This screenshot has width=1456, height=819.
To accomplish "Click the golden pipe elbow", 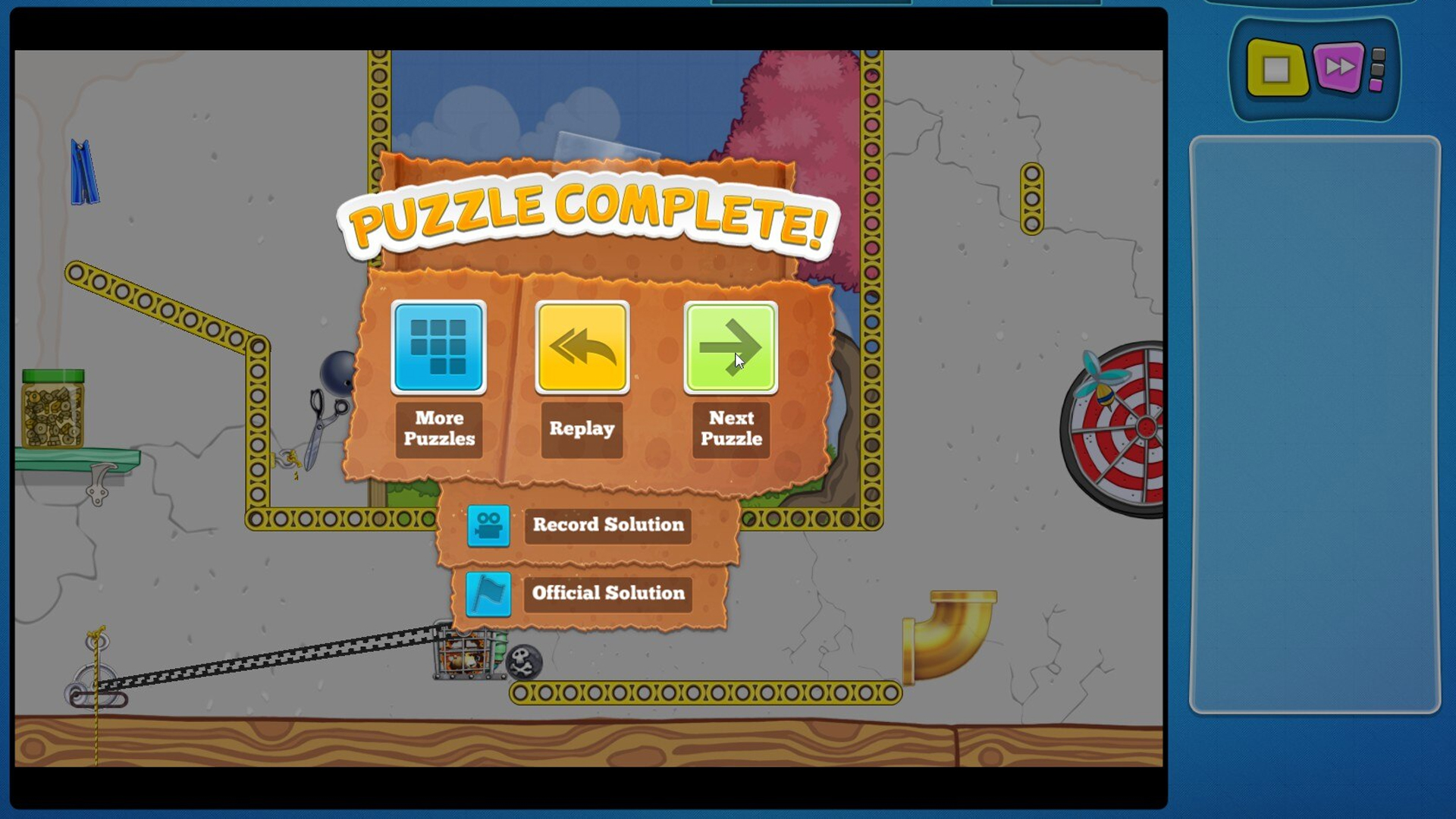I will point(947,629).
